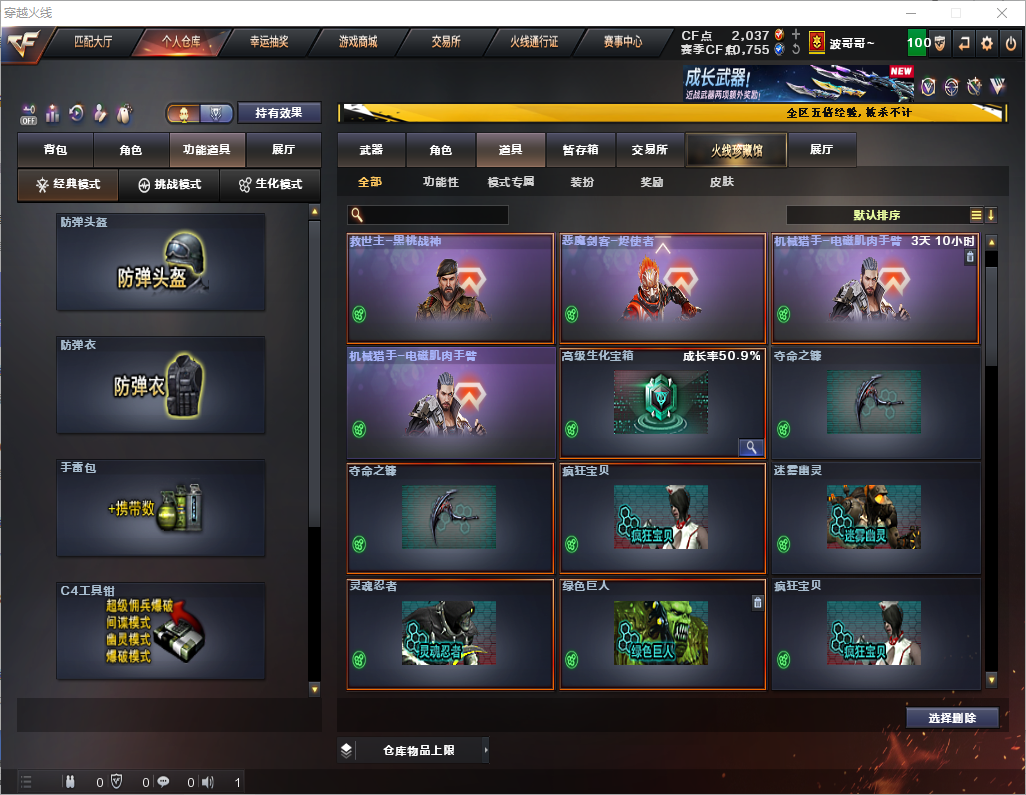Select the 高级生化宝箱 item
The image size is (1026, 795).
[660, 403]
